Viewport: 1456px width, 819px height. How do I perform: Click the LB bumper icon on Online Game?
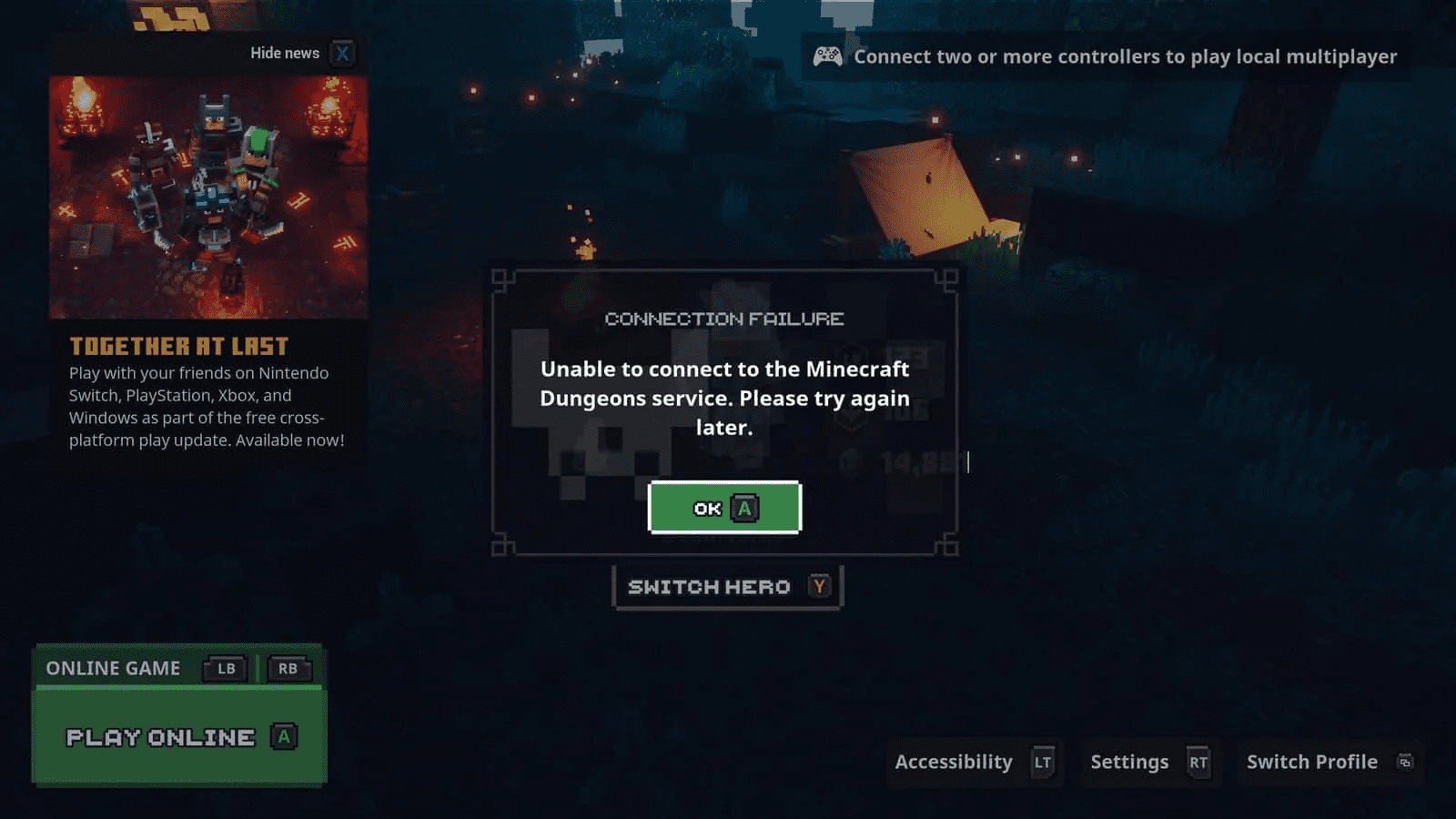tap(225, 669)
